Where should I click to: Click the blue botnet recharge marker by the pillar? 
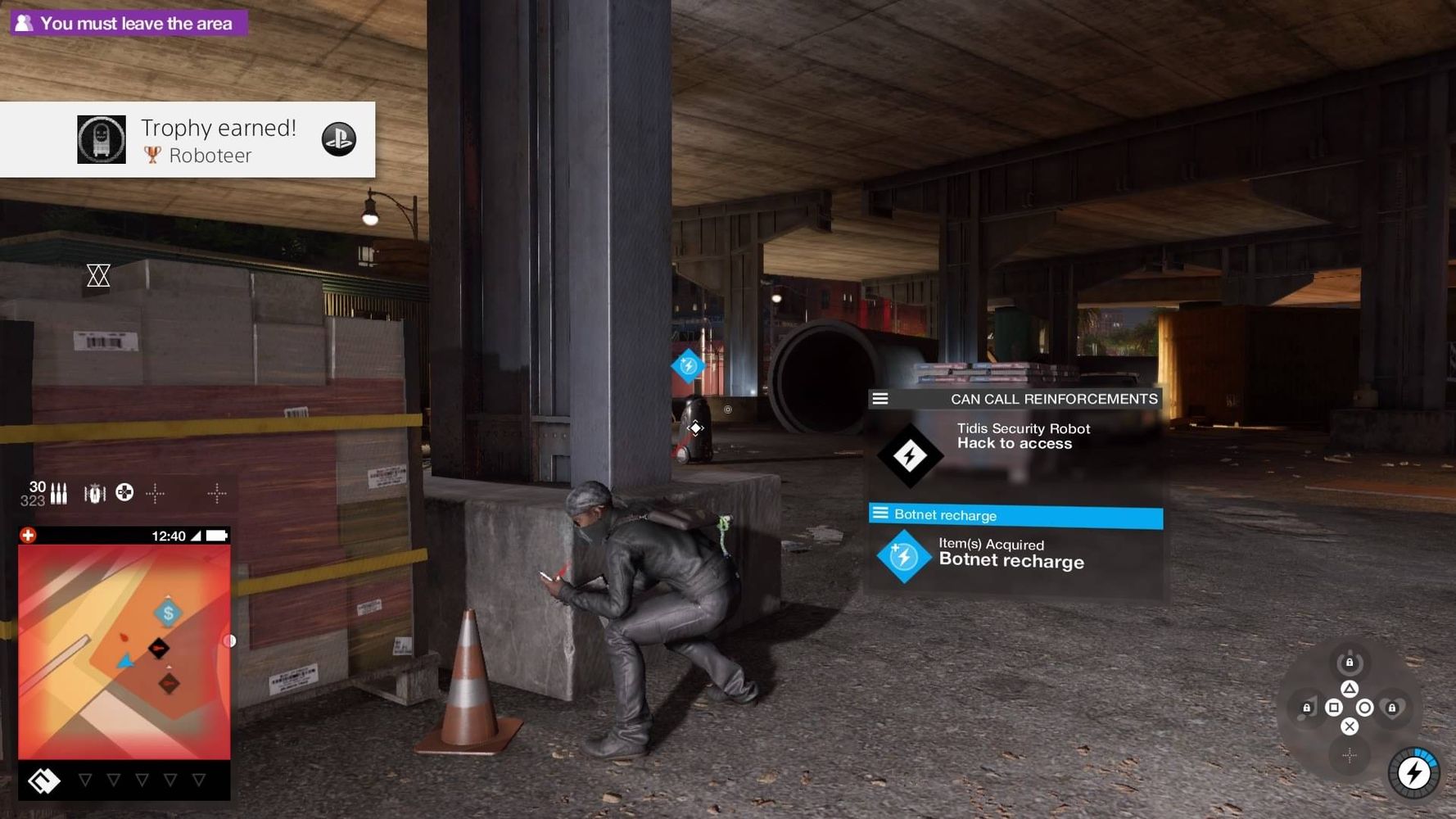[x=688, y=365]
